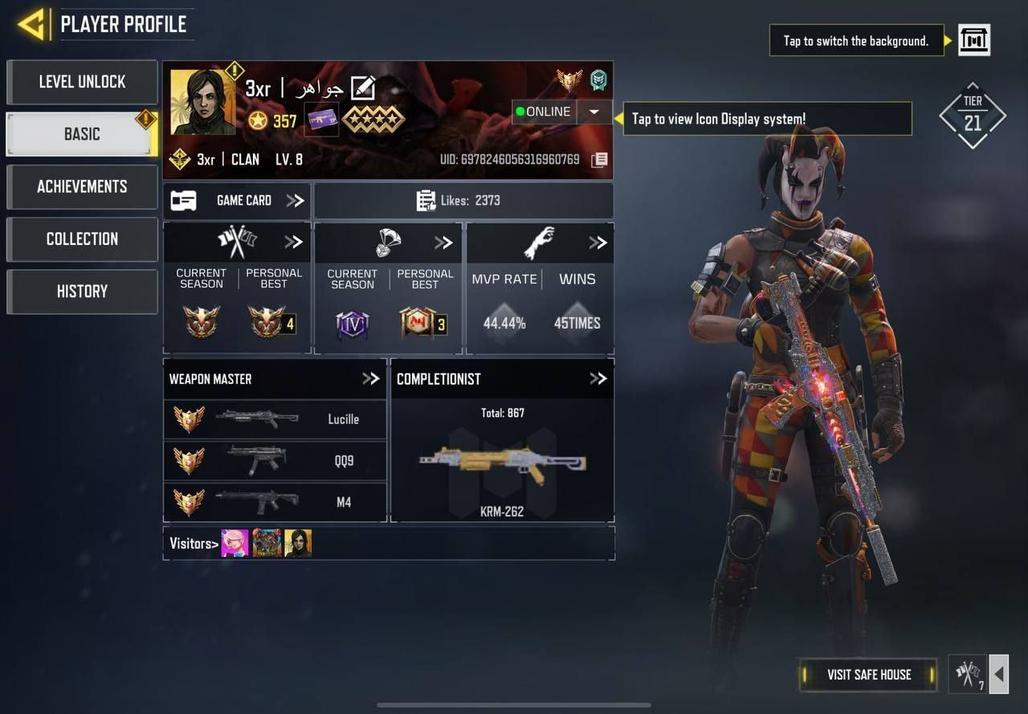Choose the QQ9 weapon row
Image resolution: width=1028 pixels, height=714 pixels.
[x=275, y=461]
